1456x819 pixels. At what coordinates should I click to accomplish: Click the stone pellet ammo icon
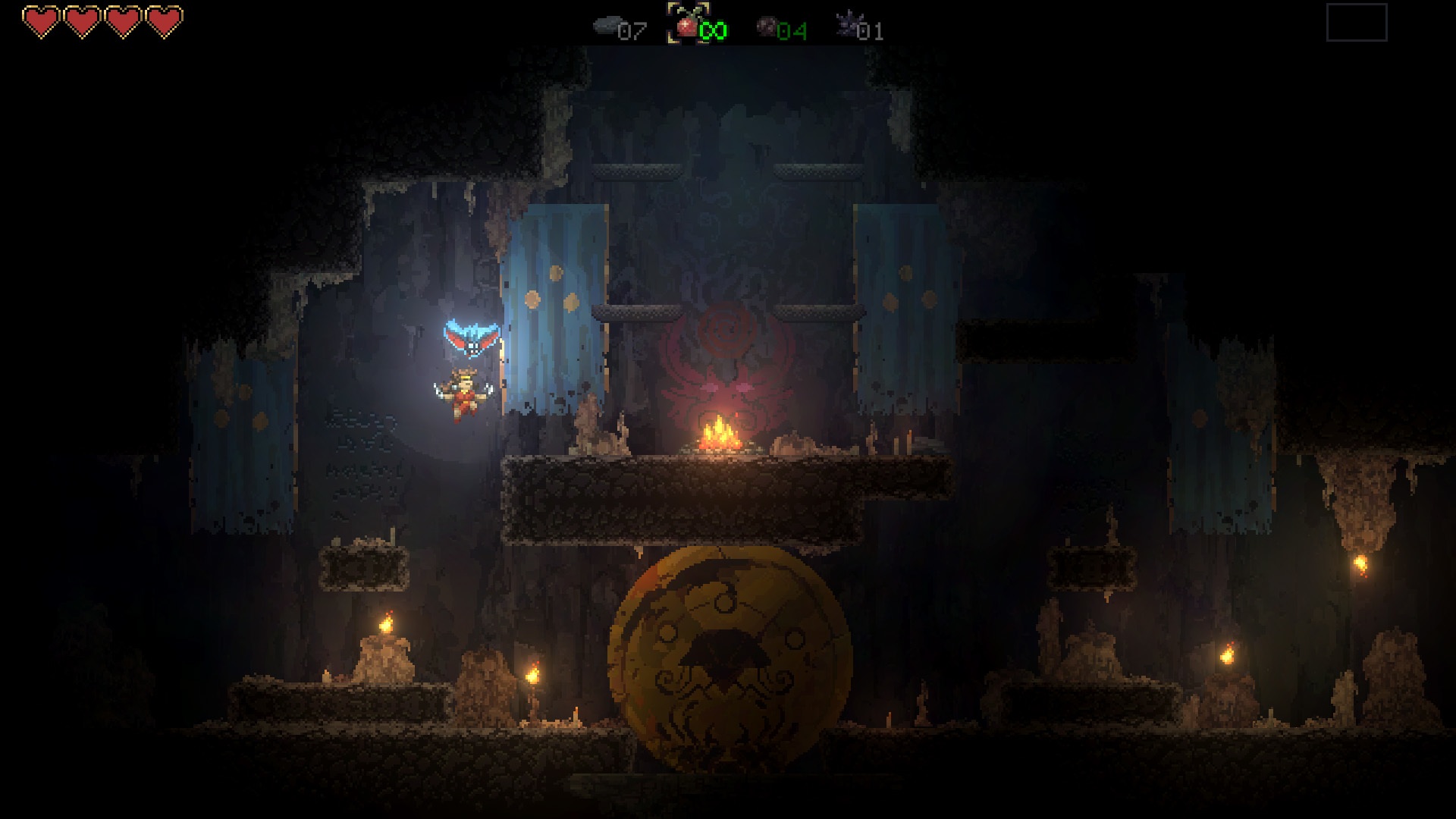607,25
